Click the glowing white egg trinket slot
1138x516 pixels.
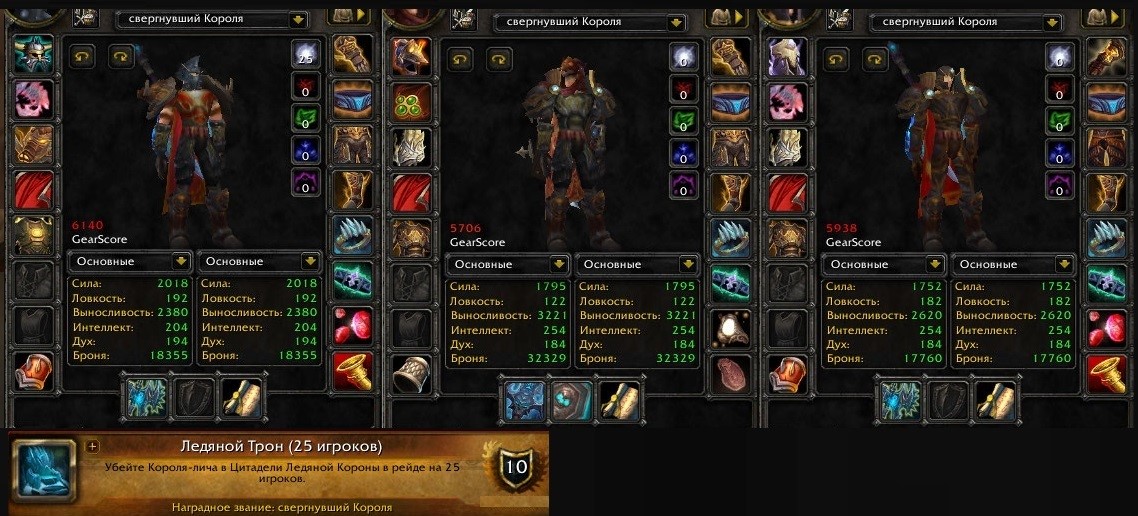[731, 328]
